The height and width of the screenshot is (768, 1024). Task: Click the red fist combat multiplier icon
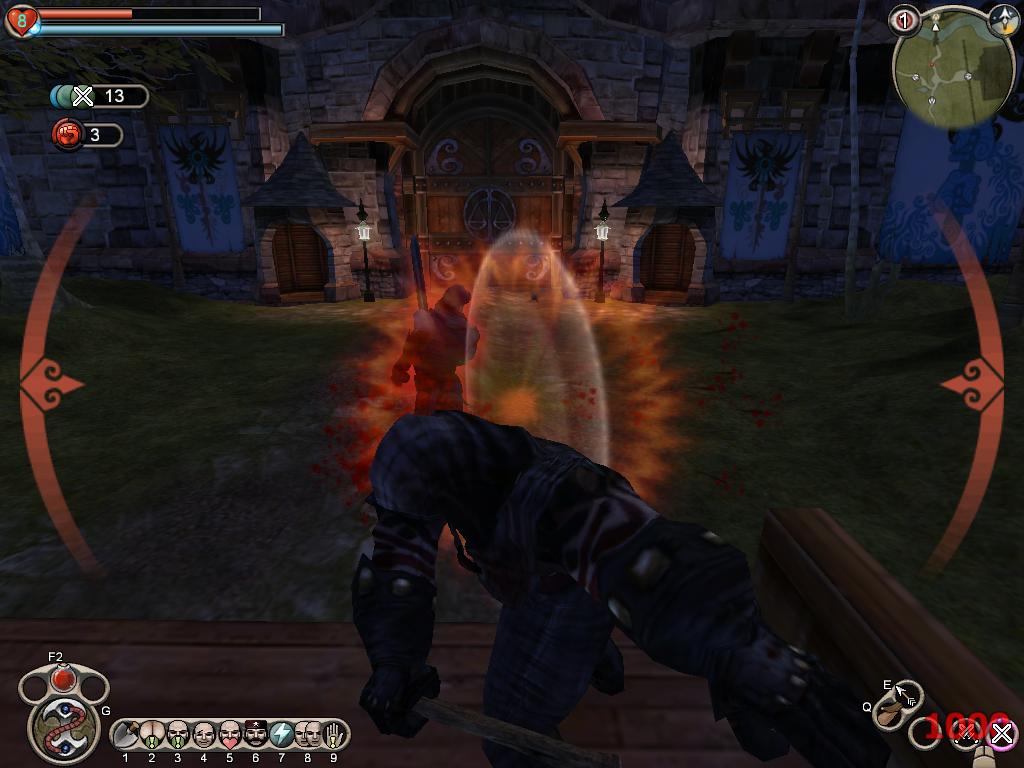click(67, 134)
